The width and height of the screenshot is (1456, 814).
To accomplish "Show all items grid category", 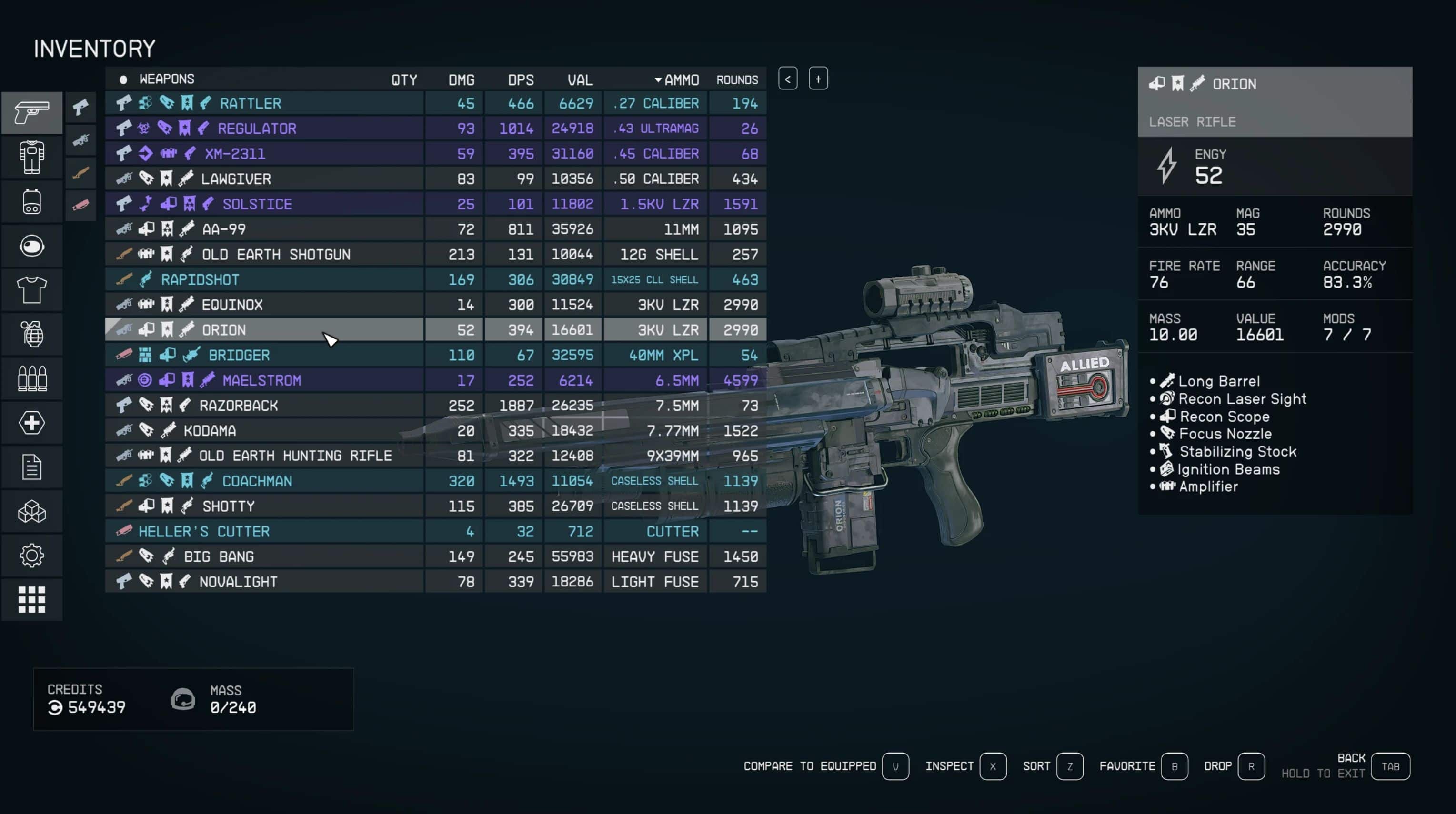I will (x=31, y=599).
